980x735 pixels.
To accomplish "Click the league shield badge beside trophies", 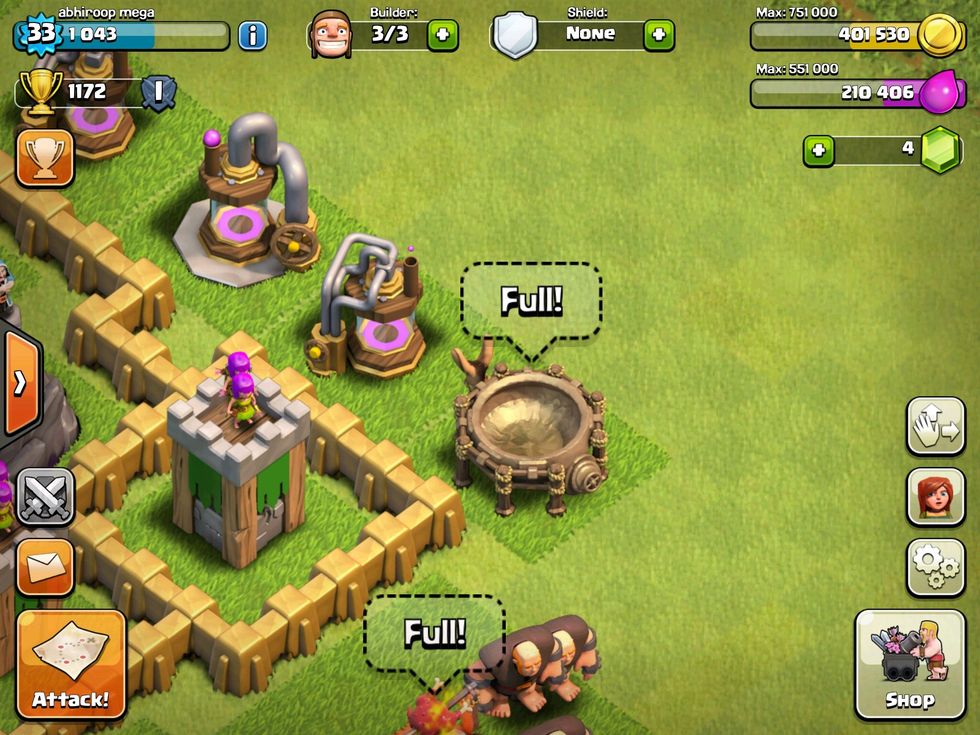I will 158,93.
